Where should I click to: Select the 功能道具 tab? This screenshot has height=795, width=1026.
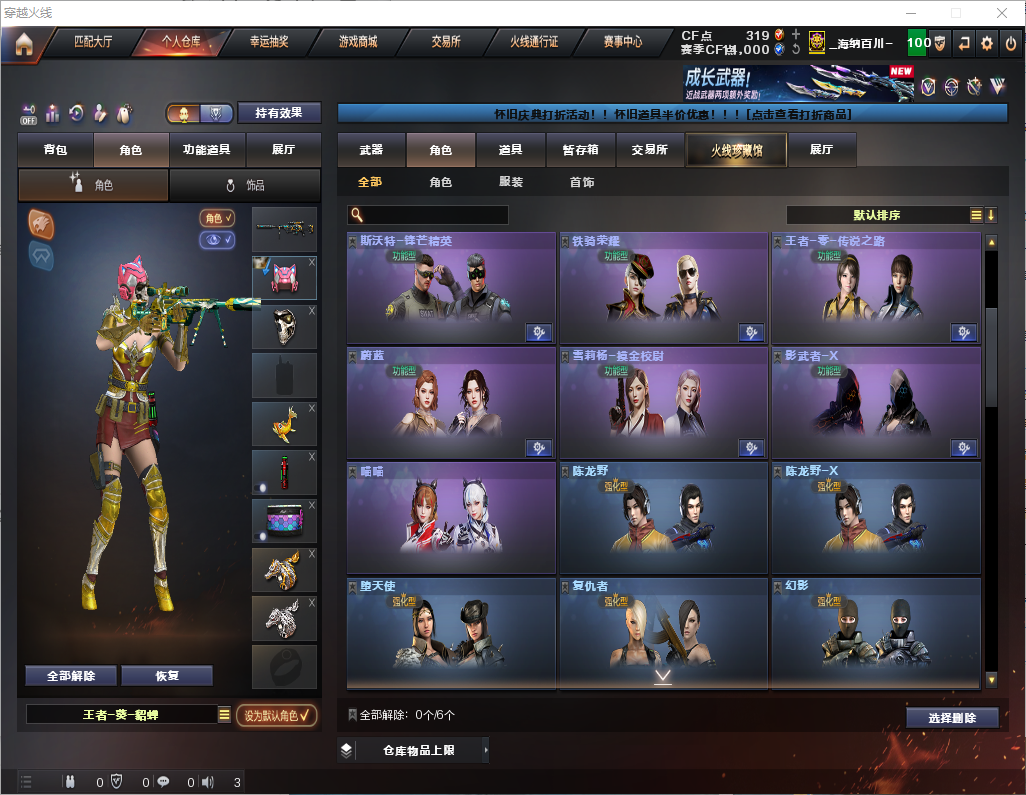click(x=207, y=150)
